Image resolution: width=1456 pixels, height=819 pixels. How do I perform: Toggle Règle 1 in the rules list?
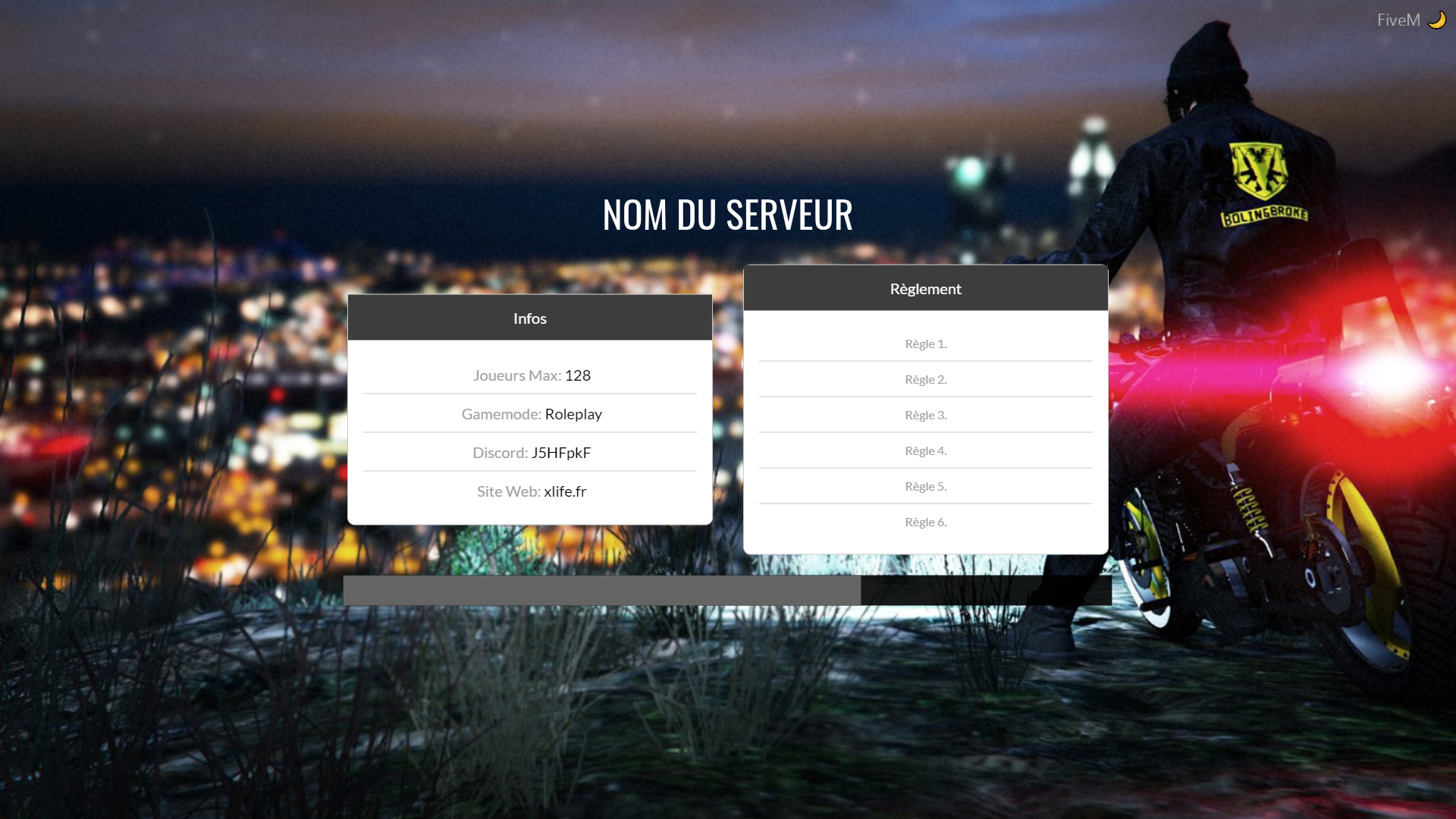click(926, 344)
